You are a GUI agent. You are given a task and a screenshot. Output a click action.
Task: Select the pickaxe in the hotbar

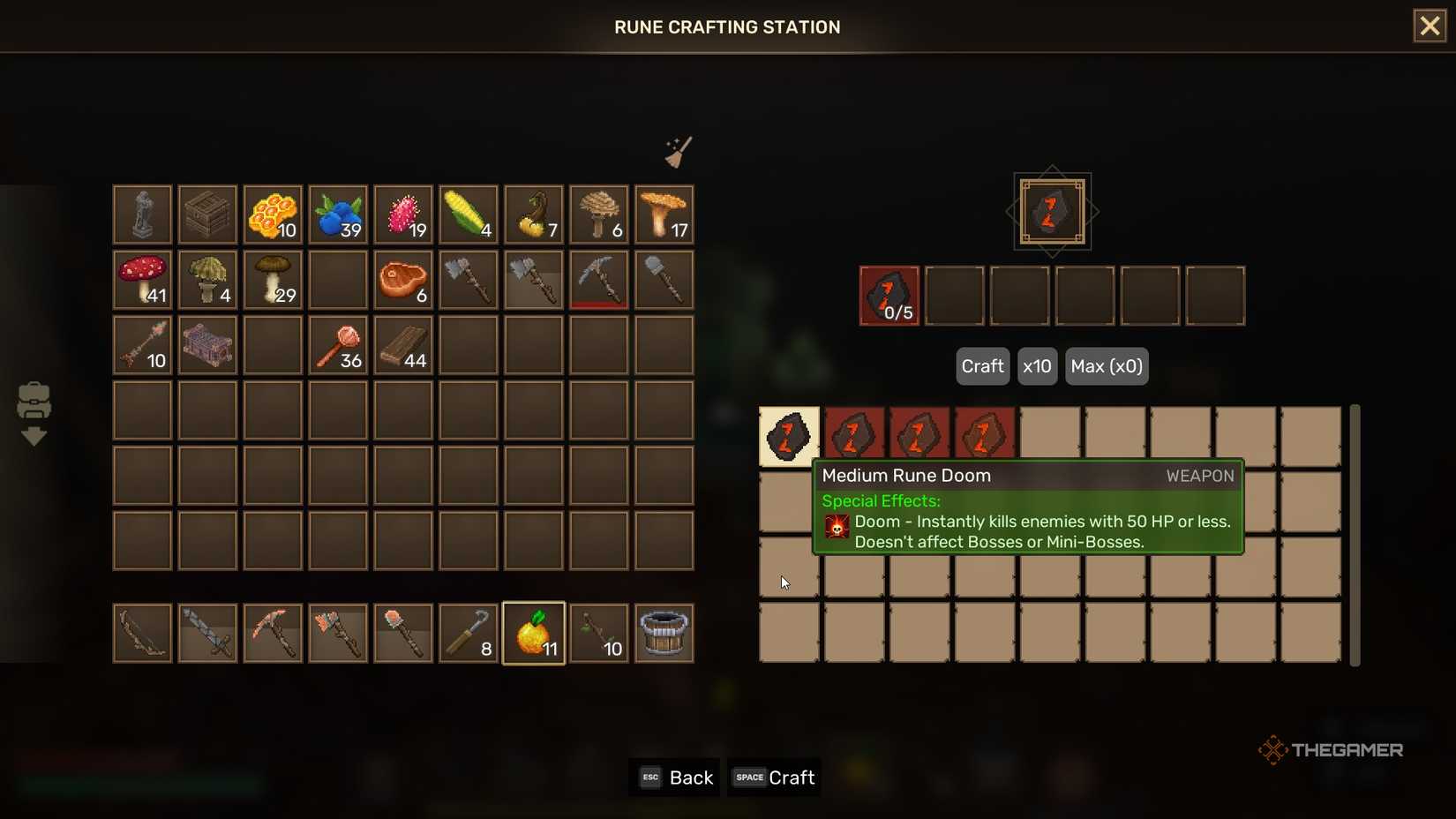pos(273,632)
